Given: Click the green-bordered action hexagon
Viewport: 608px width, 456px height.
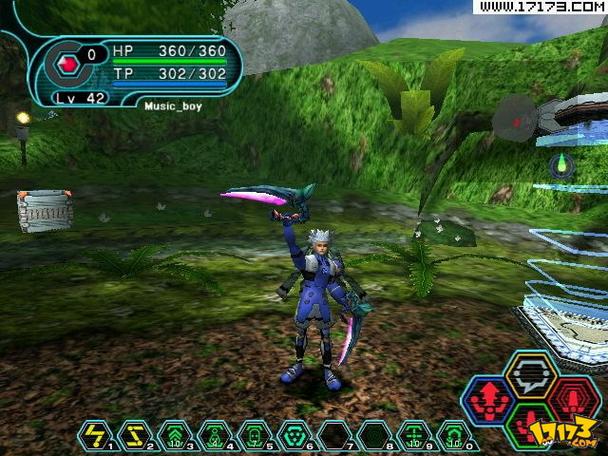Looking at the screenshot, I should pyautogui.click(x=531, y=423).
